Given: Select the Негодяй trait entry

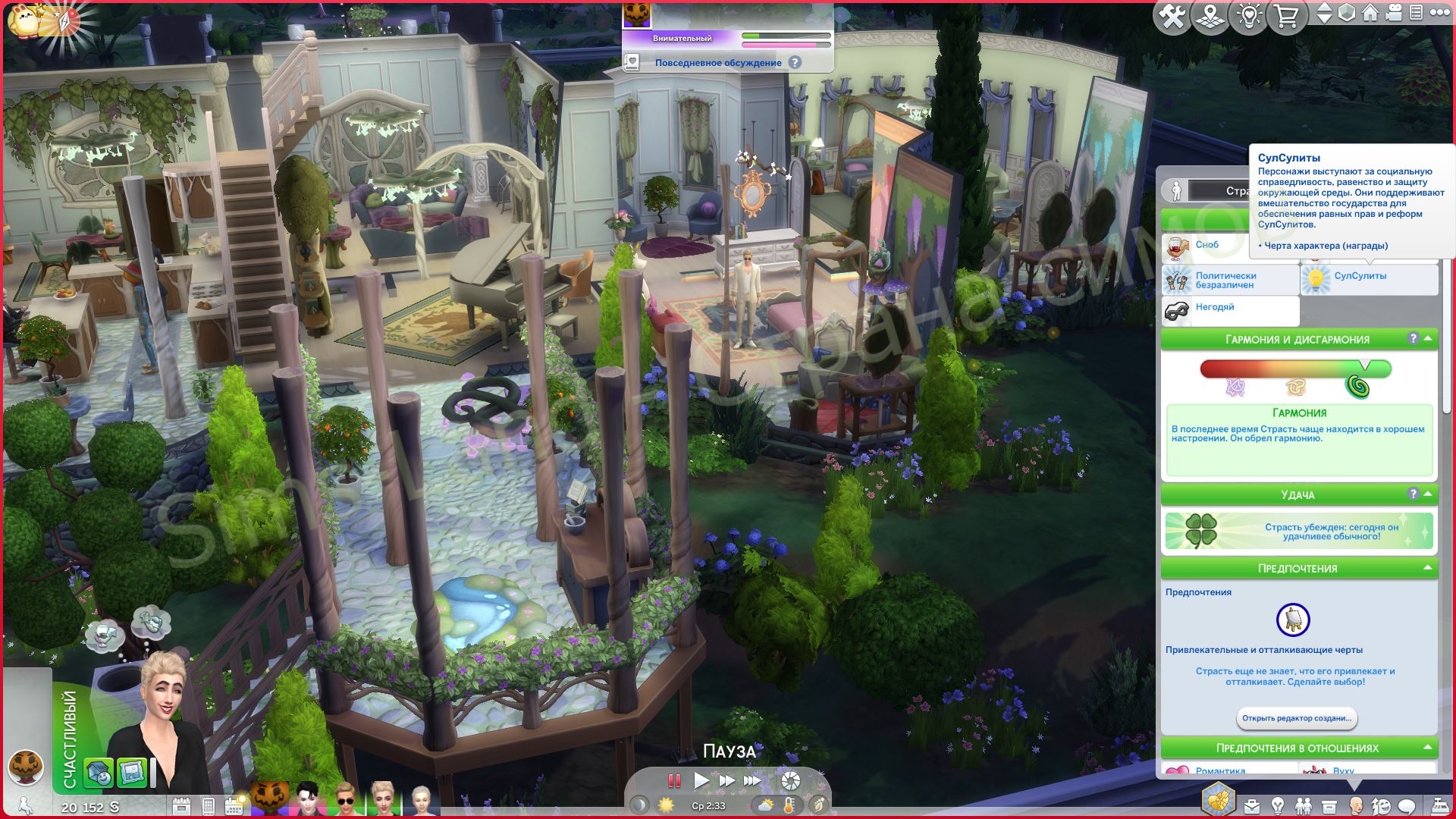Looking at the screenshot, I should (1229, 308).
